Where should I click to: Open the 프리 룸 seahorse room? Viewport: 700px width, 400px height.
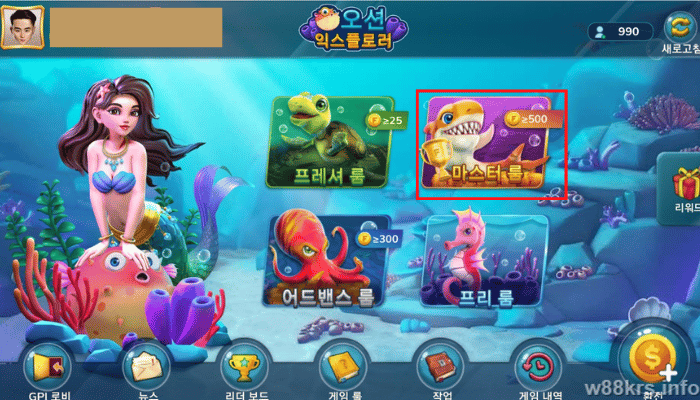[x=485, y=260]
